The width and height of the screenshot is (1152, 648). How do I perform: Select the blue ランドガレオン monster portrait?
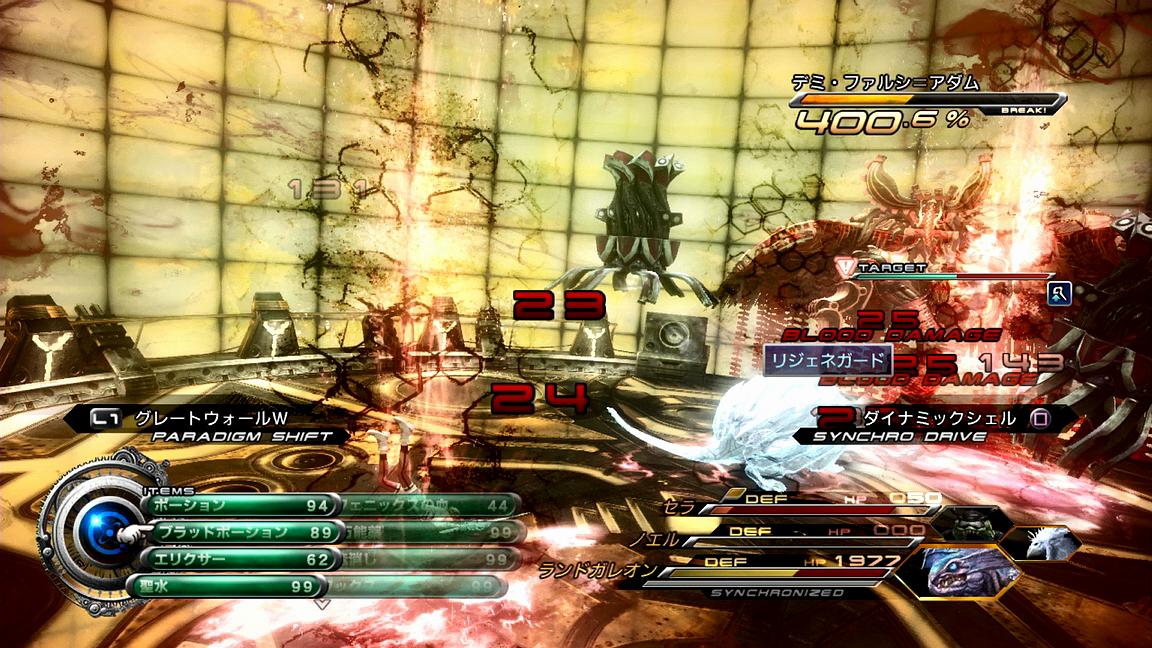tap(958, 572)
